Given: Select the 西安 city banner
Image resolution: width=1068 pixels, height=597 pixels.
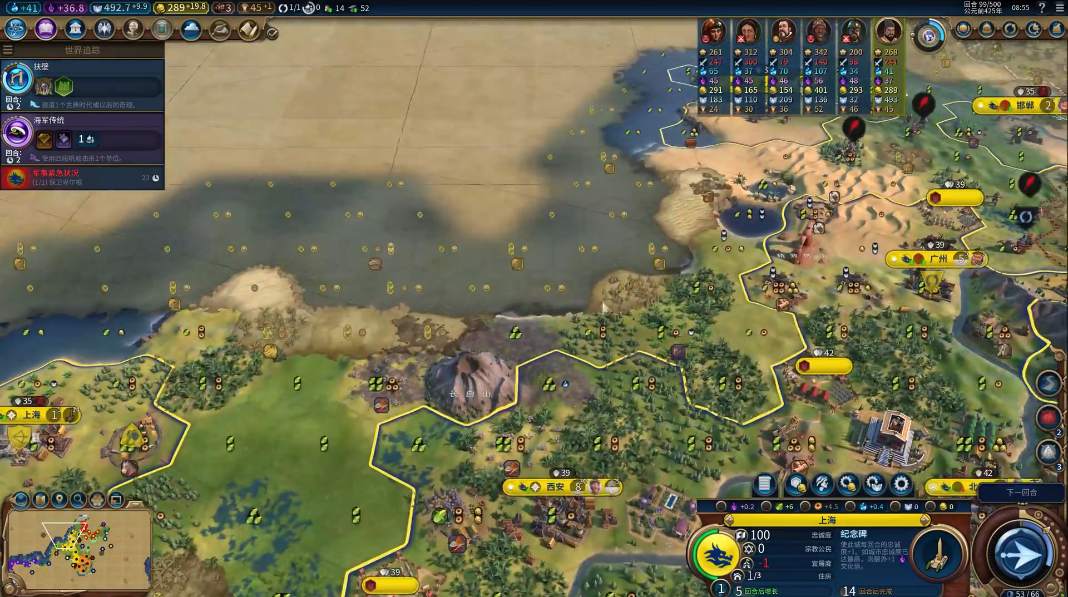Looking at the screenshot, I should (555, 487).
